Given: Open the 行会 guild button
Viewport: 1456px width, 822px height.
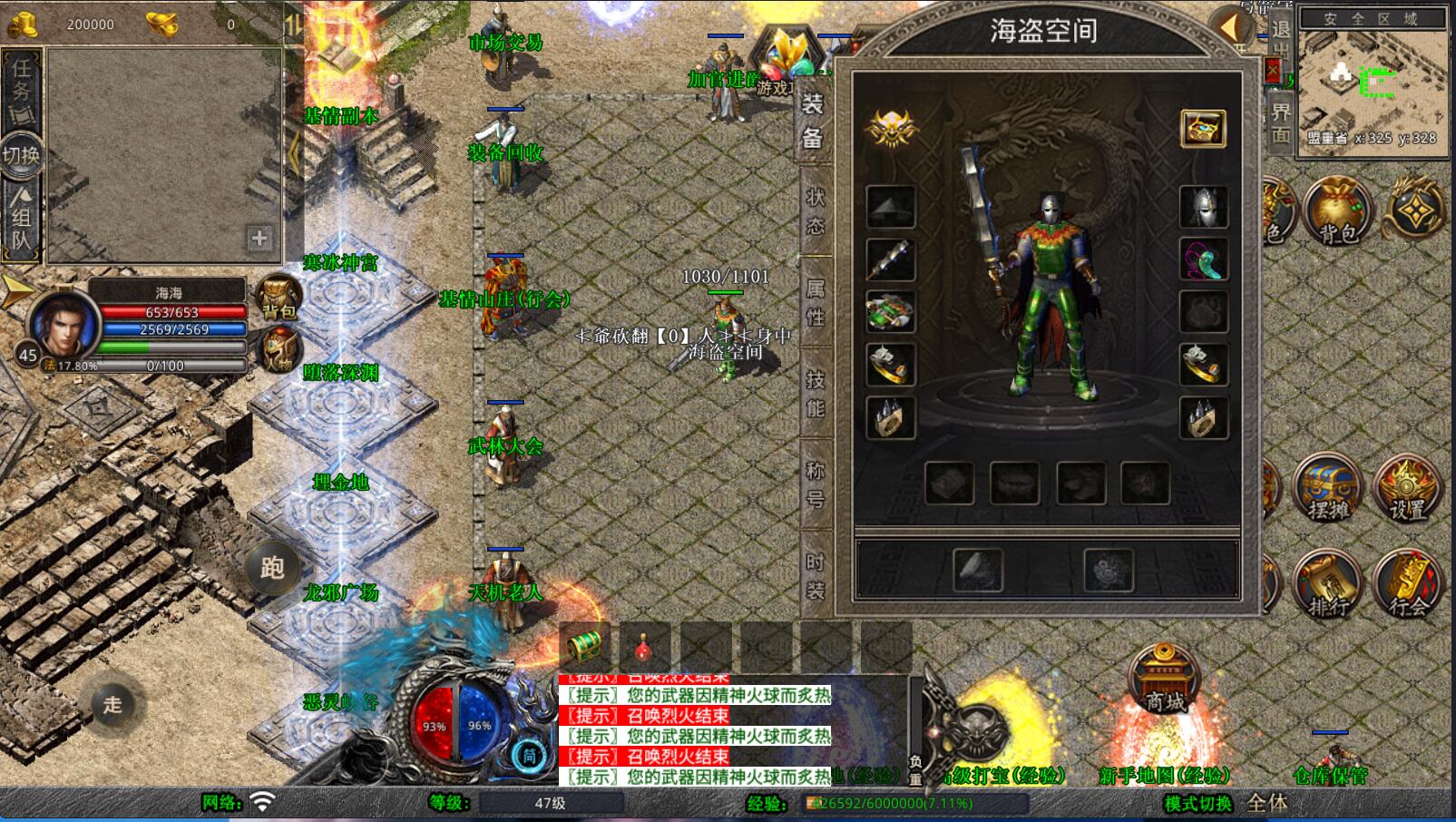Looking at the screenshot, I should click(x=1407, y=585).
